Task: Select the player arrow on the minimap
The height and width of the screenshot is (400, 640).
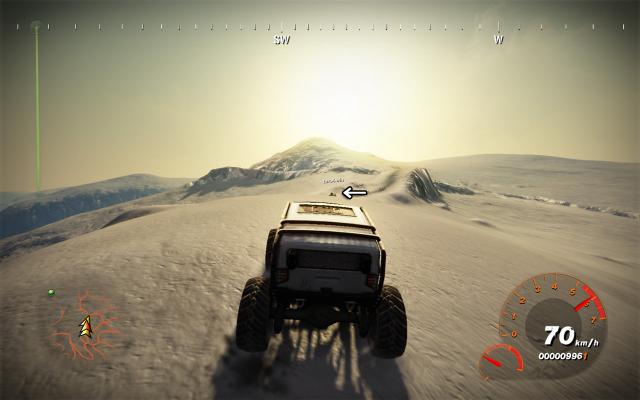Action: click(x=86, y=325)
